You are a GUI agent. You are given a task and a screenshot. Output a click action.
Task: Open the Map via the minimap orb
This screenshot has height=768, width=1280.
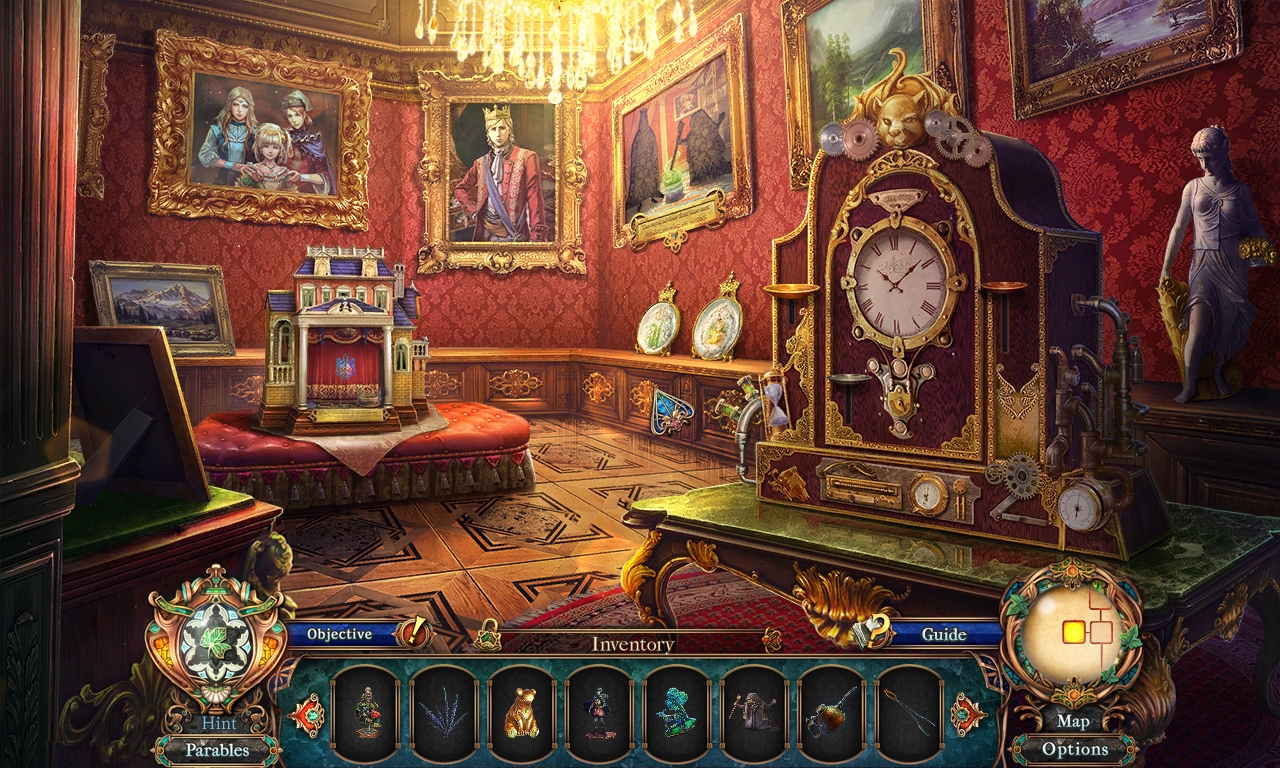pos(1074,722)
